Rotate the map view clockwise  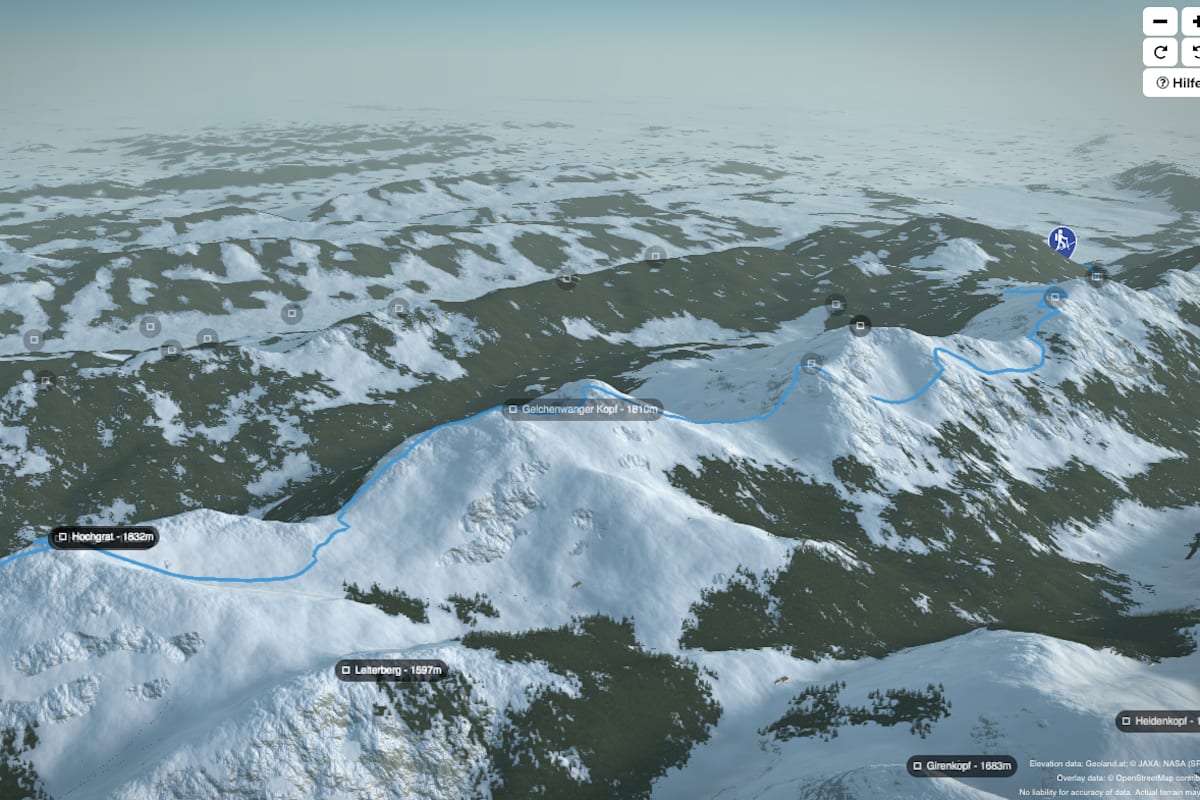1160,52
